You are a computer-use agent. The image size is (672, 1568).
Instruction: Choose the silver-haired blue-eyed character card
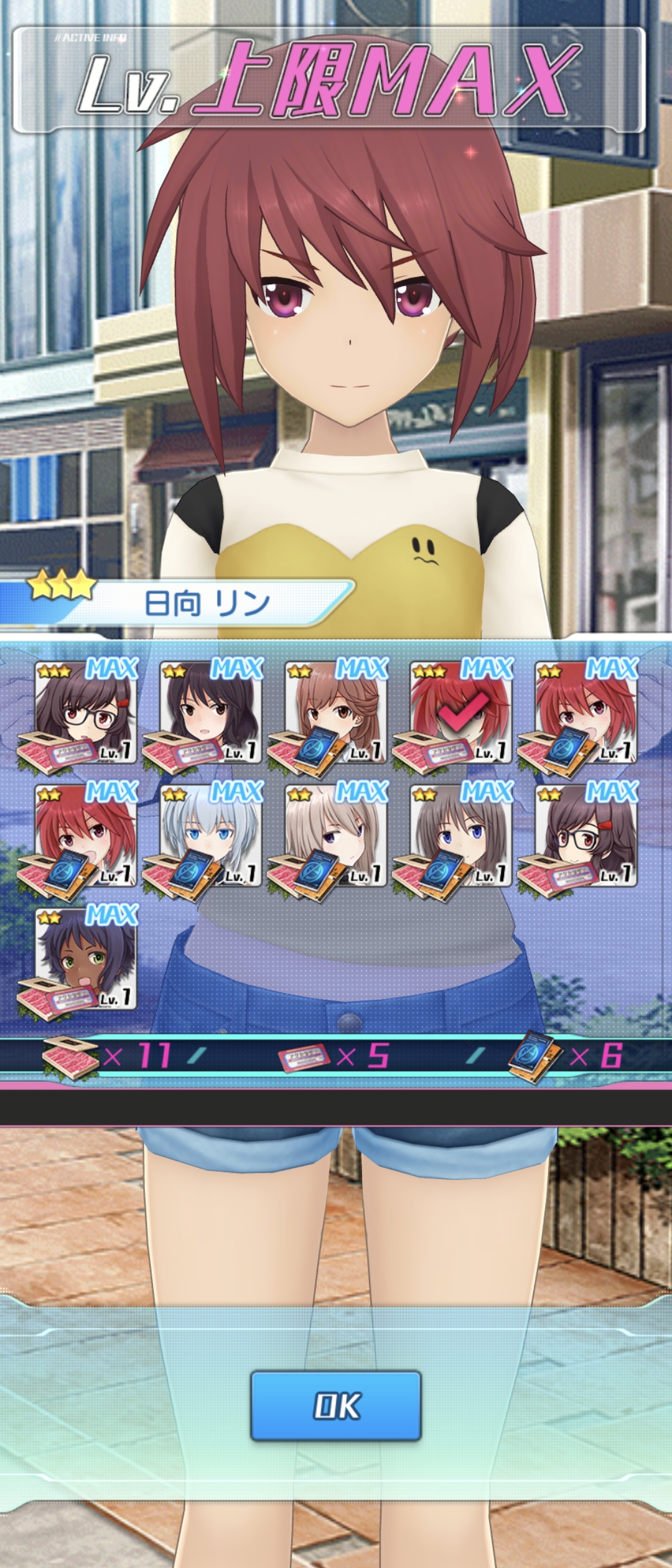211,835
